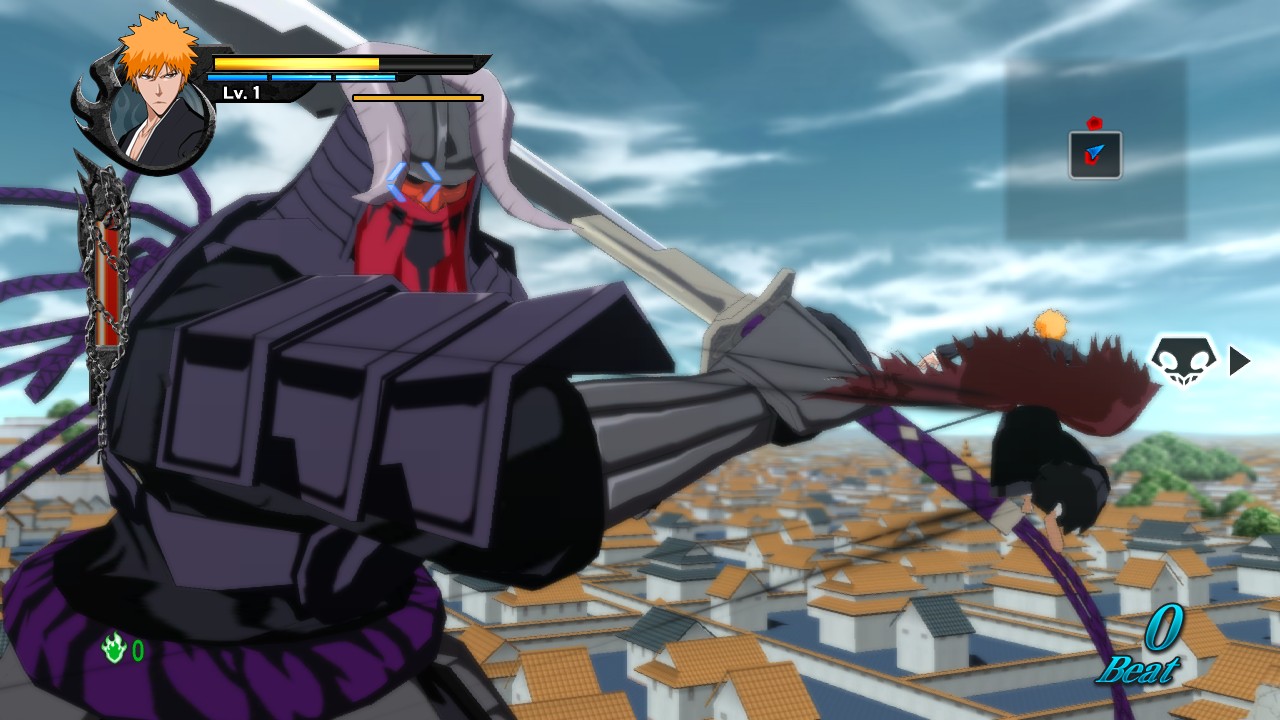The width and height of the screenshot is (1280, 720).
Task: Select the hollow skull enemy indicator
Action: pyautogui.click(x=1182, y=361)
